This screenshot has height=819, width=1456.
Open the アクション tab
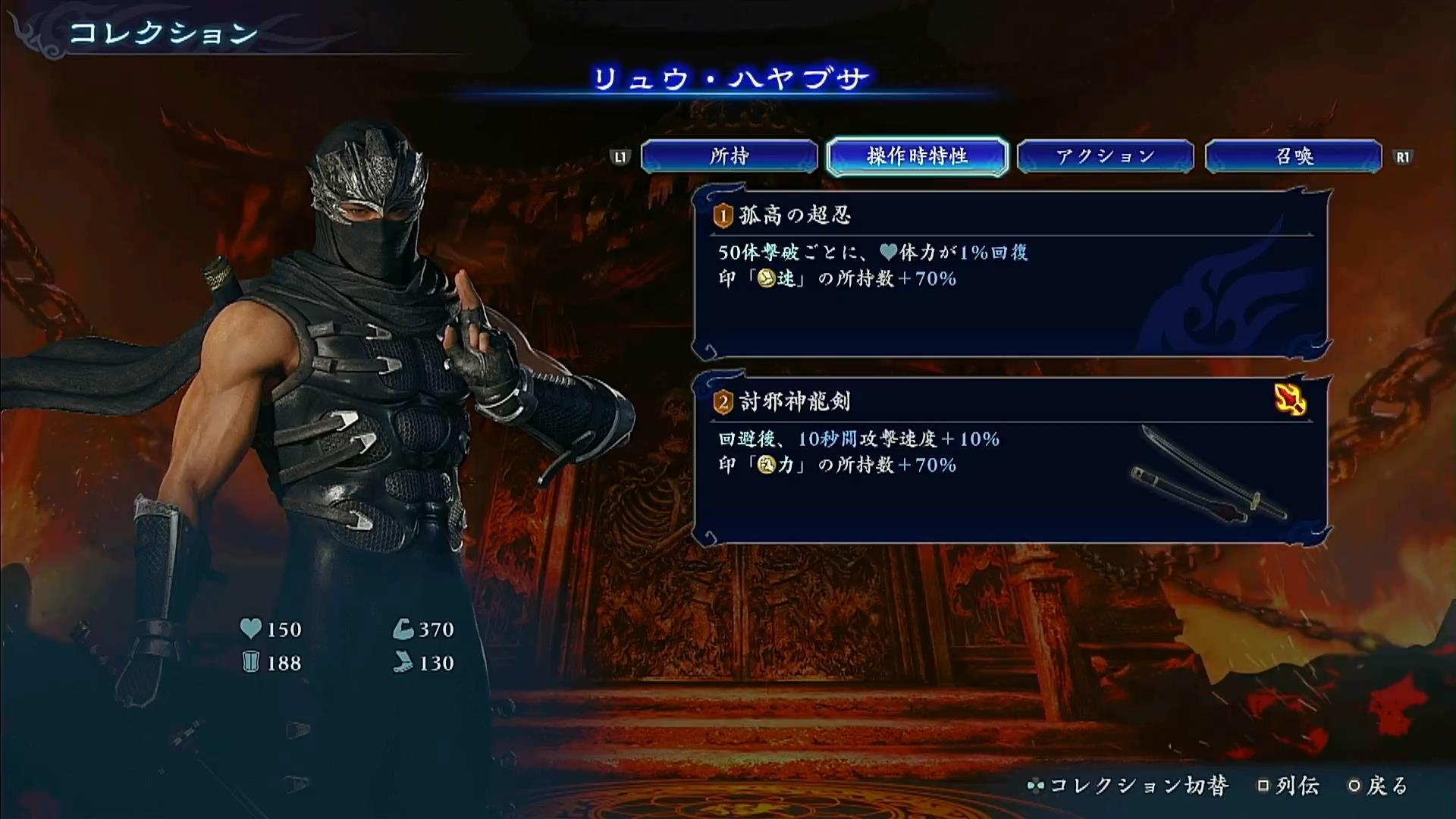click(x=1105, y=157)
